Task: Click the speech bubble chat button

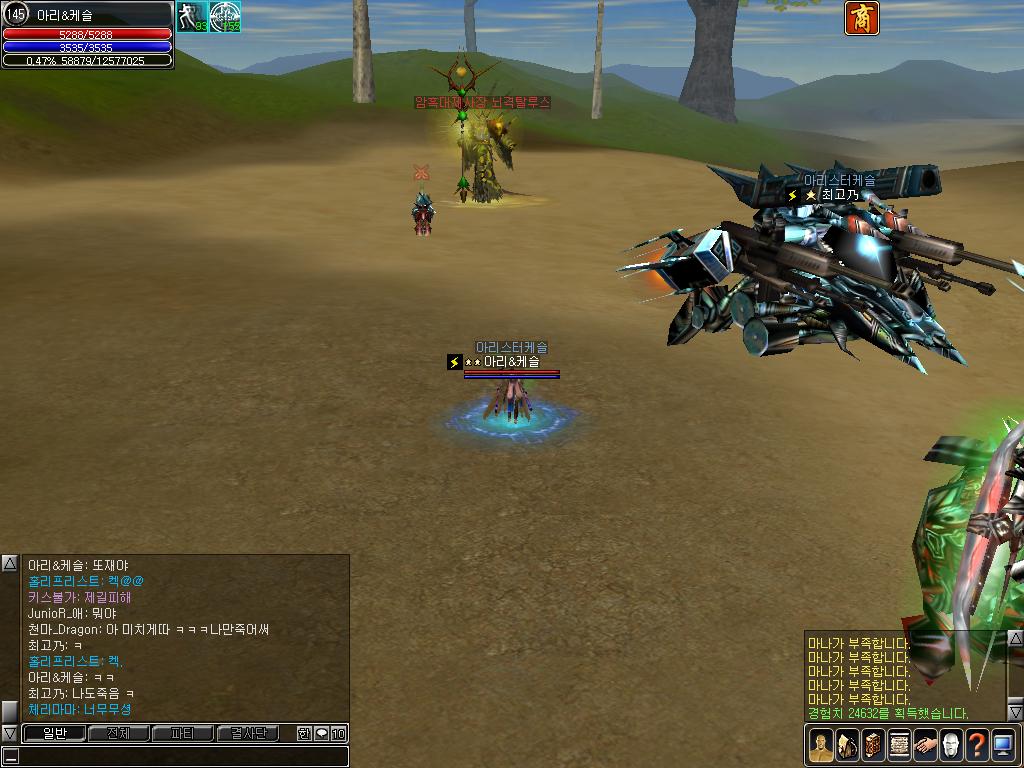Action: click(x=321, y=733)
